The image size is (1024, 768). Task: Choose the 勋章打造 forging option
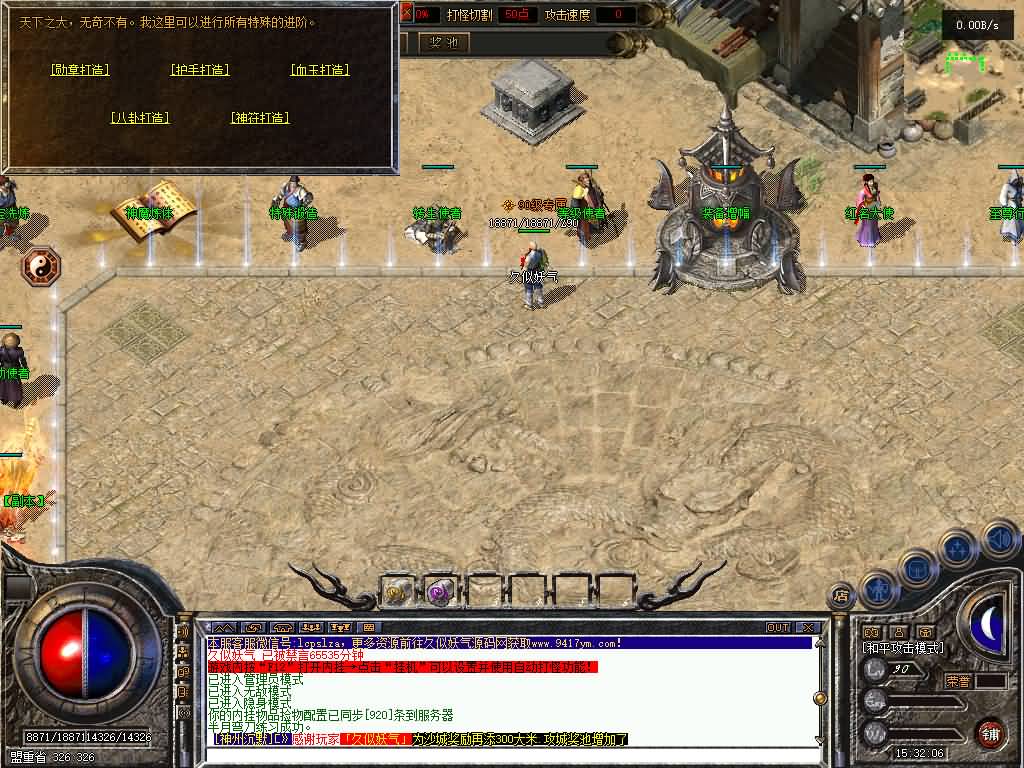click(80, 70)
